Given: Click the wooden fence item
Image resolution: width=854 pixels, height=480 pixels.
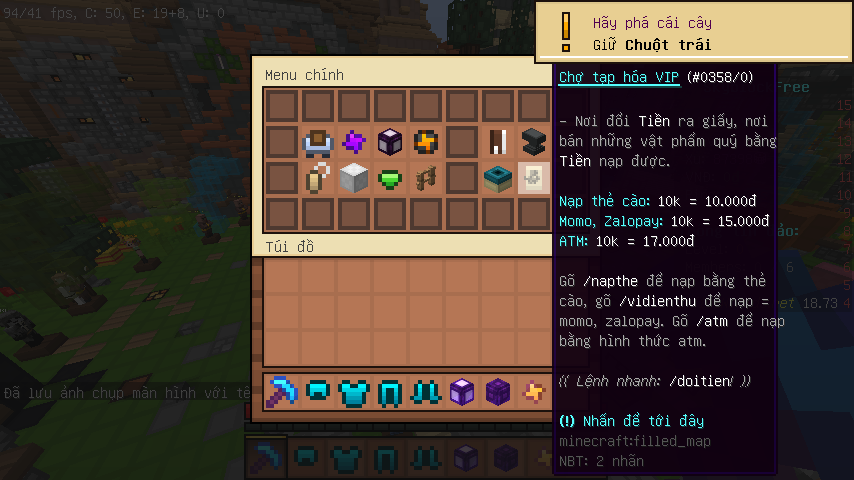Looking at the screenshot, I should 426,178.
